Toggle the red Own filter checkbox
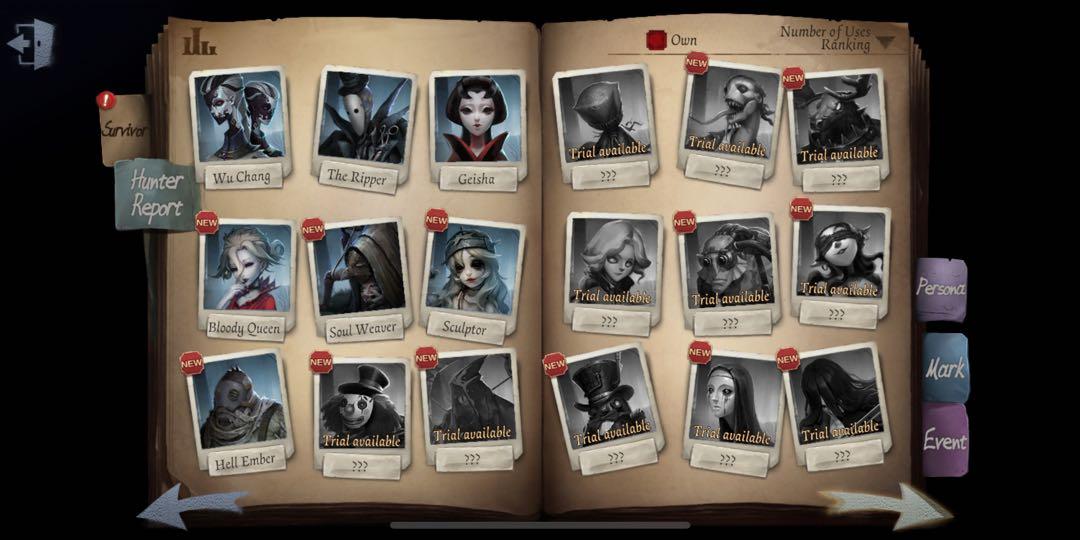Viewport: 1080px width, 540px height. (656, 40)
